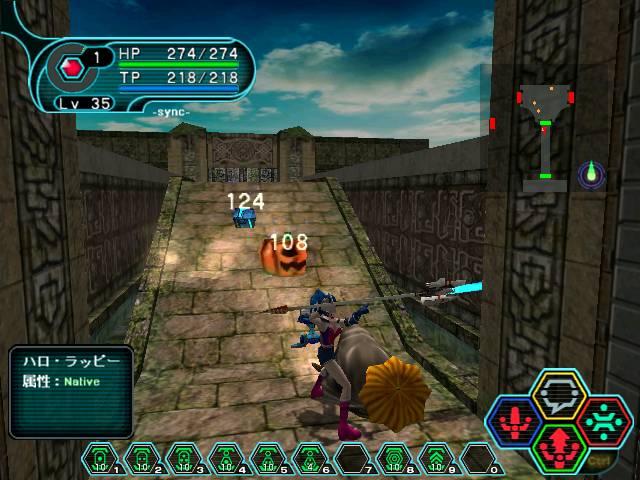Viewport: 640px width, 480px height.
Task: Use the quick slot numbered 2
Action: (144, 457)
